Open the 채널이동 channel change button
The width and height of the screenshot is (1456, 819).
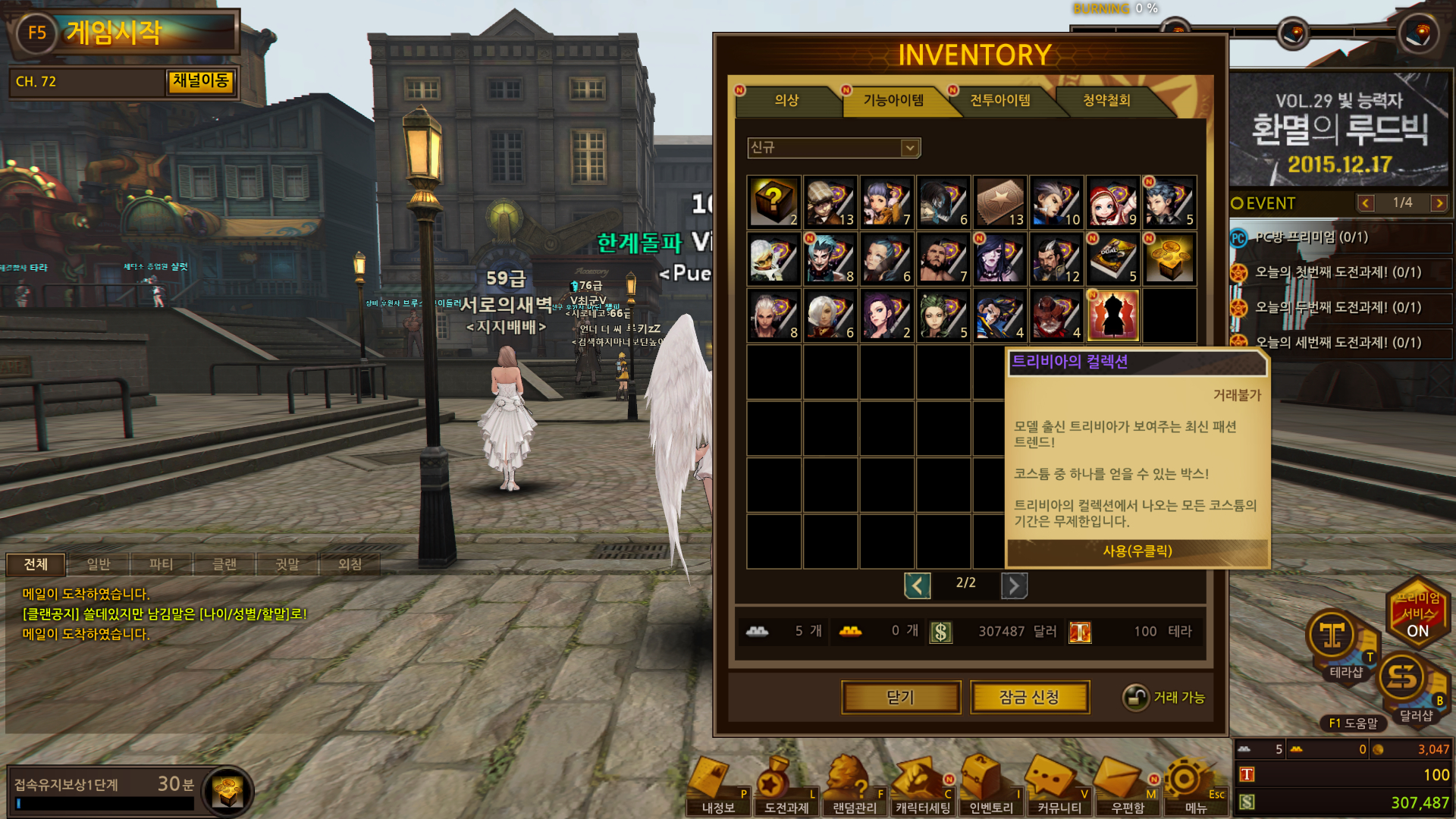[x=200, y=81]
